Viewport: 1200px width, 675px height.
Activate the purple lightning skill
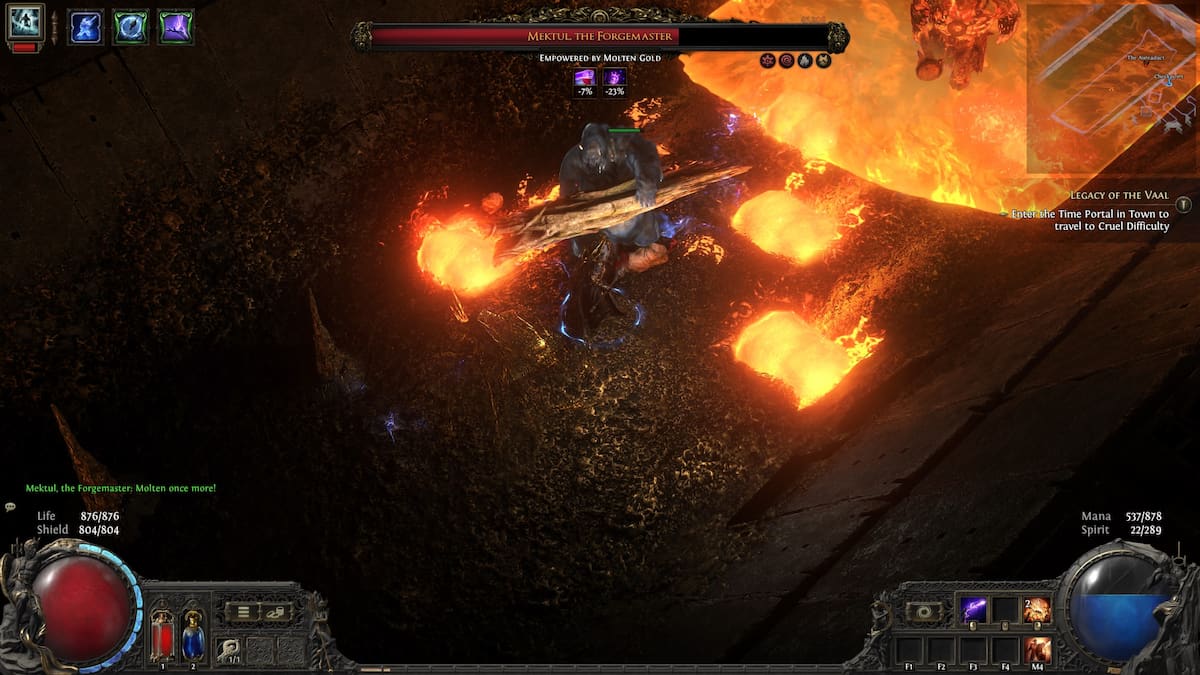[x=973, y=609]
